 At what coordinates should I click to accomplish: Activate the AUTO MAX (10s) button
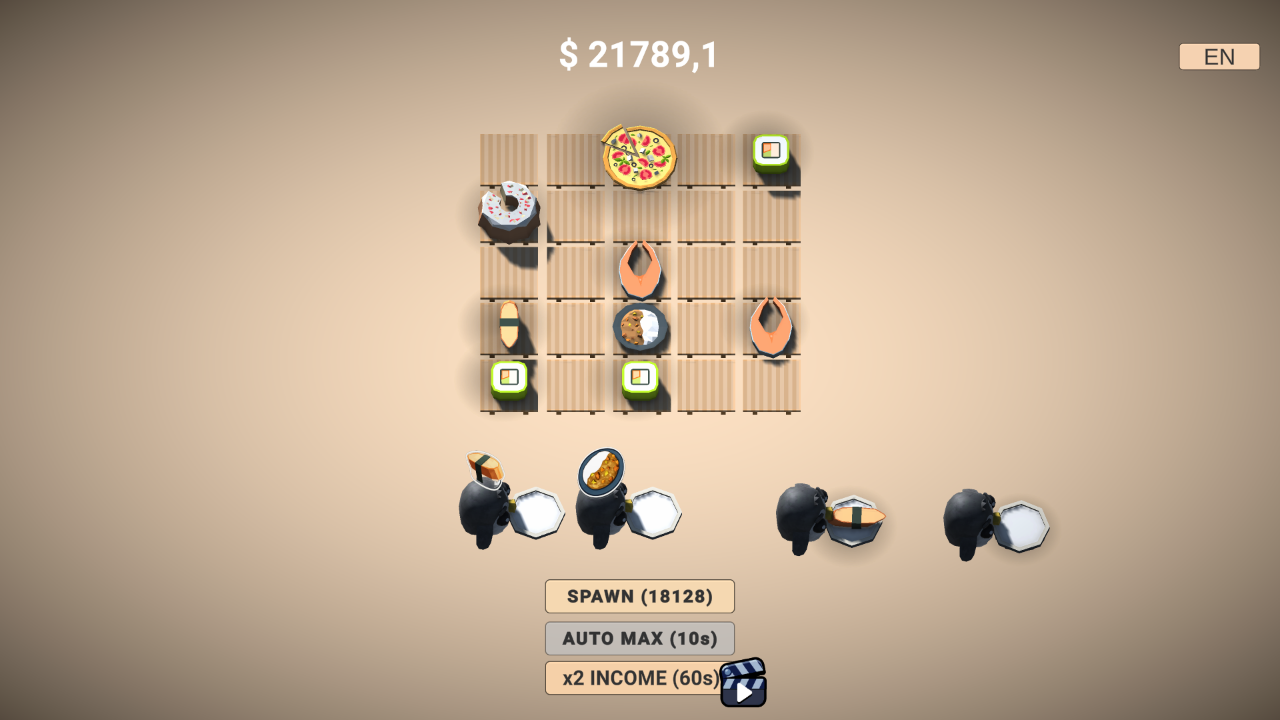click(x=638, y=638)
